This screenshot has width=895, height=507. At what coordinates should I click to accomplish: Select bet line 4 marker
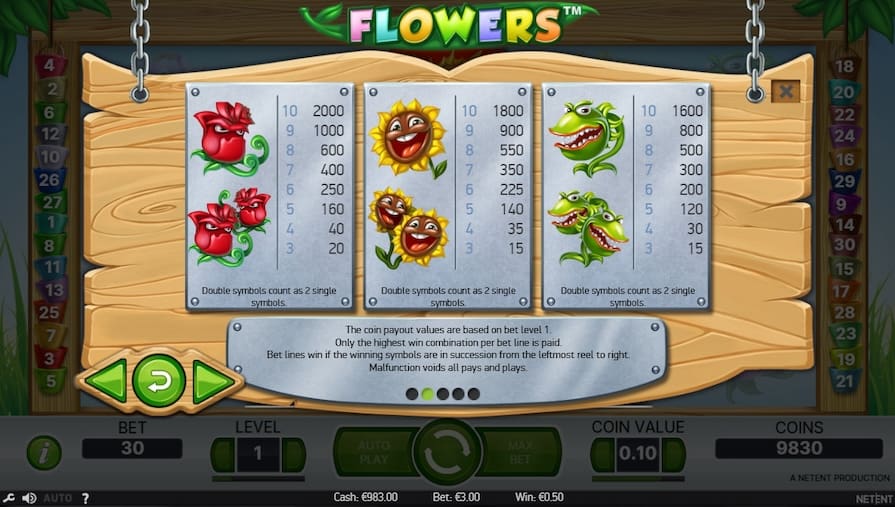click(49, 65)
